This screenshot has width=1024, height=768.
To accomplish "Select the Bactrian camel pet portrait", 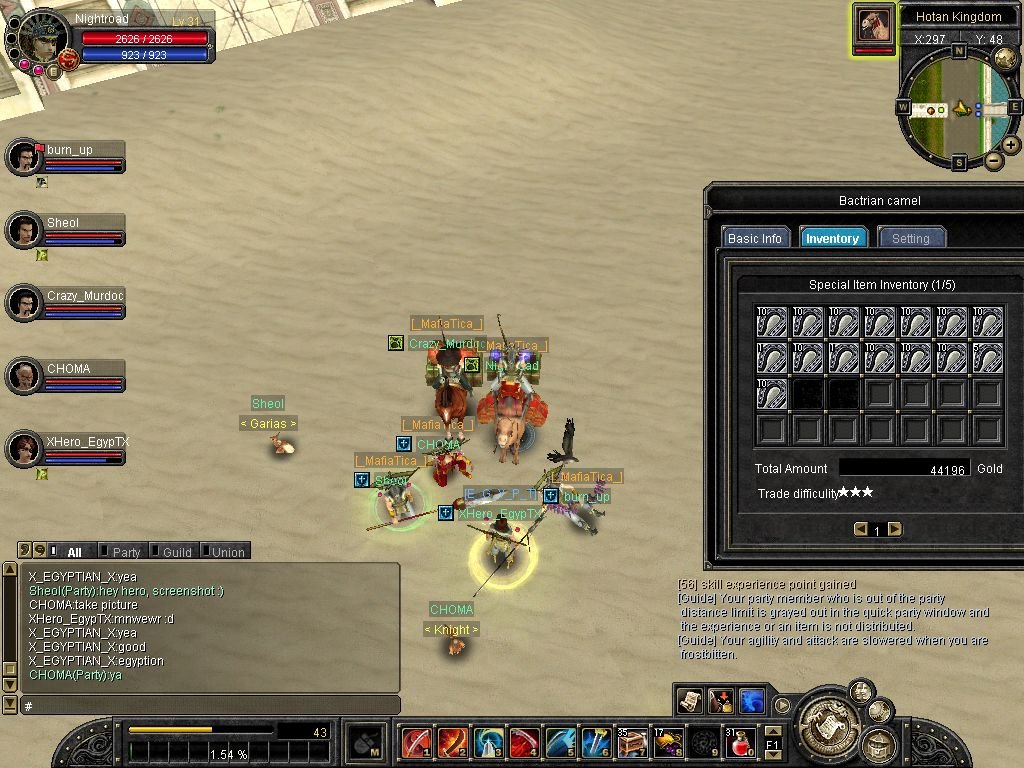I will pos(874,25).
